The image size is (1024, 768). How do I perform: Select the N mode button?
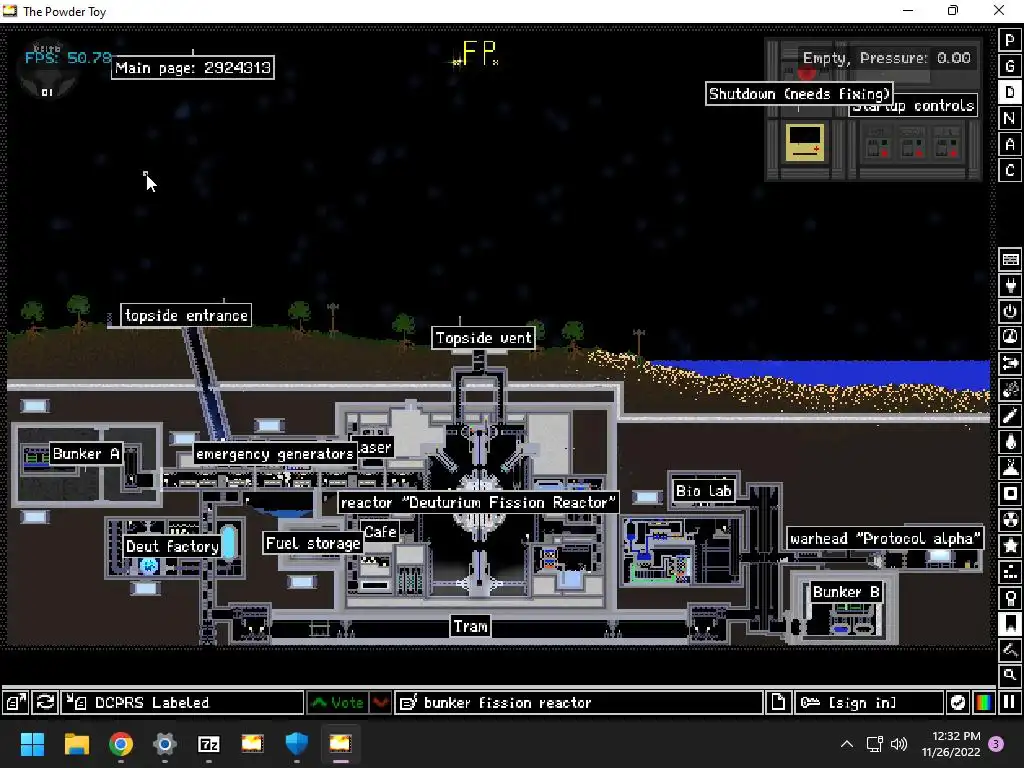click(1010, 118)
